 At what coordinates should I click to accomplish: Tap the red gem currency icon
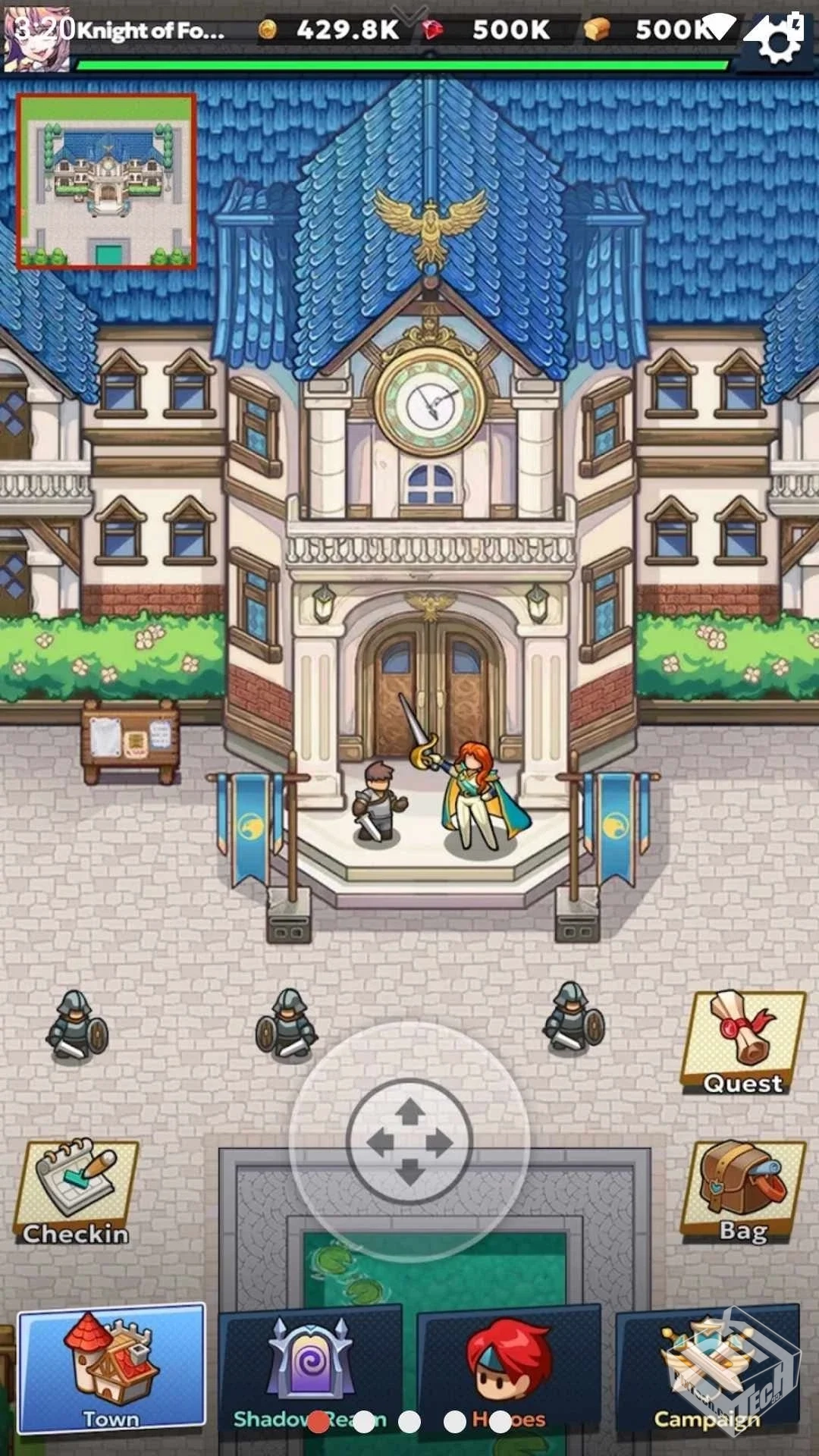pyautogui.click(x=433, y=30)
